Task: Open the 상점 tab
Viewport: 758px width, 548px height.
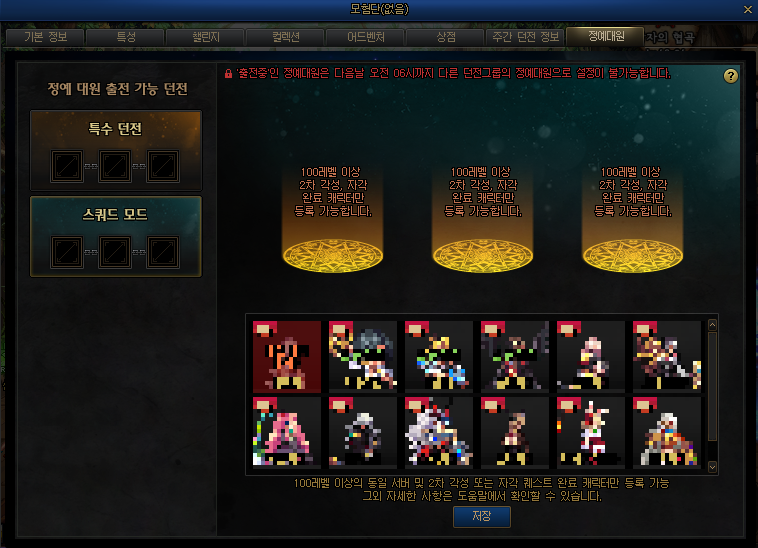Action: (x=446, y=37)
